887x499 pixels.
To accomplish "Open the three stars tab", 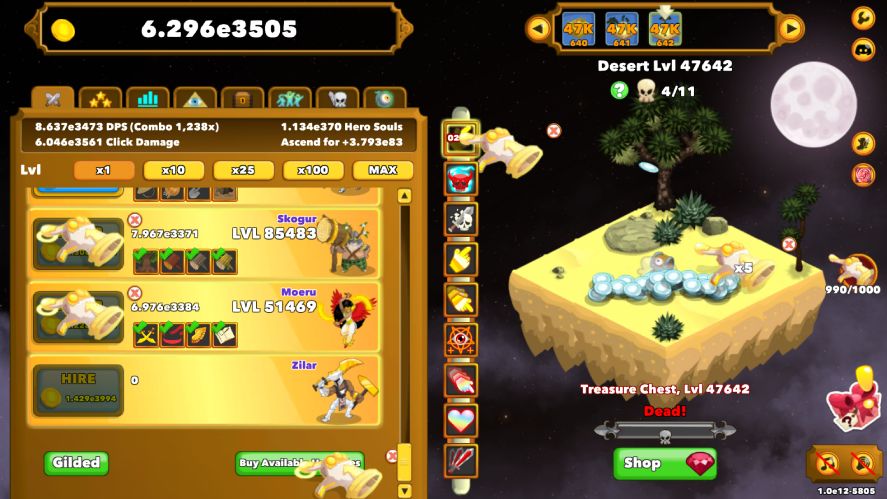I will pyautogui.click(x=101, y=99).
